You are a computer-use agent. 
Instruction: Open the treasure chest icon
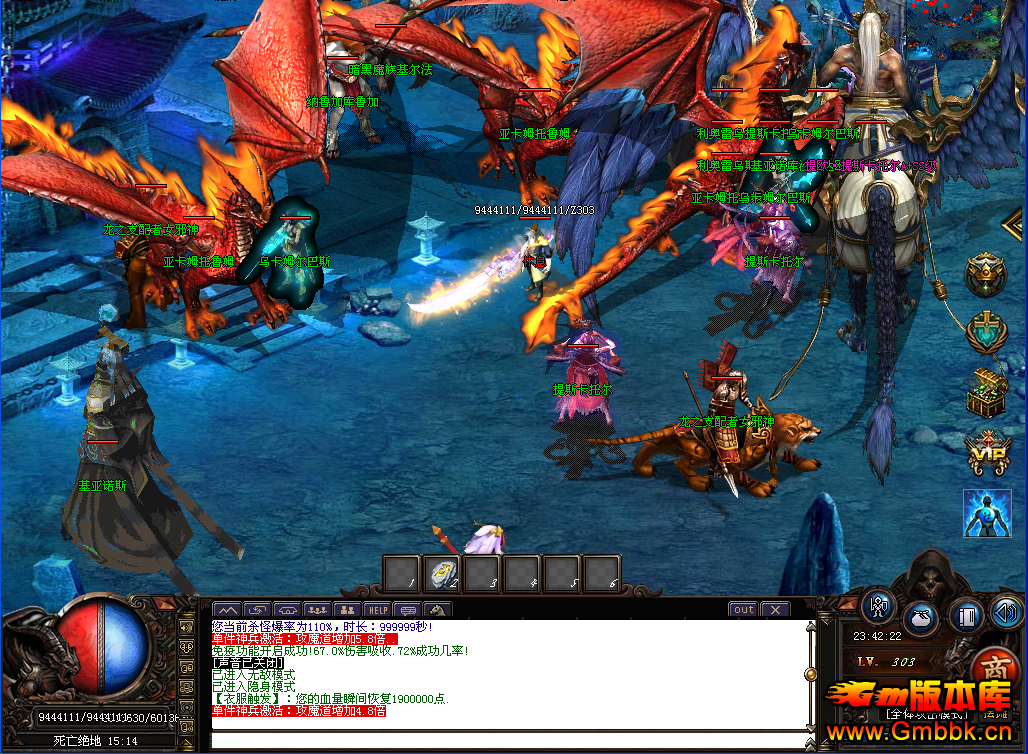point(986,392)
